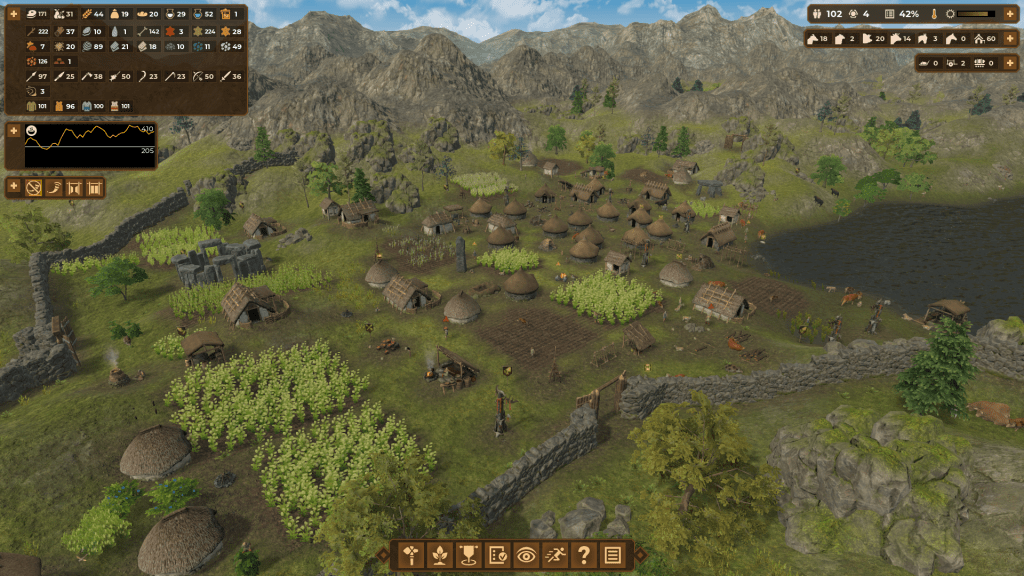Toggle the eye primal vision button
This screenshot has height=576, width=1024.
tap(526, 556)
